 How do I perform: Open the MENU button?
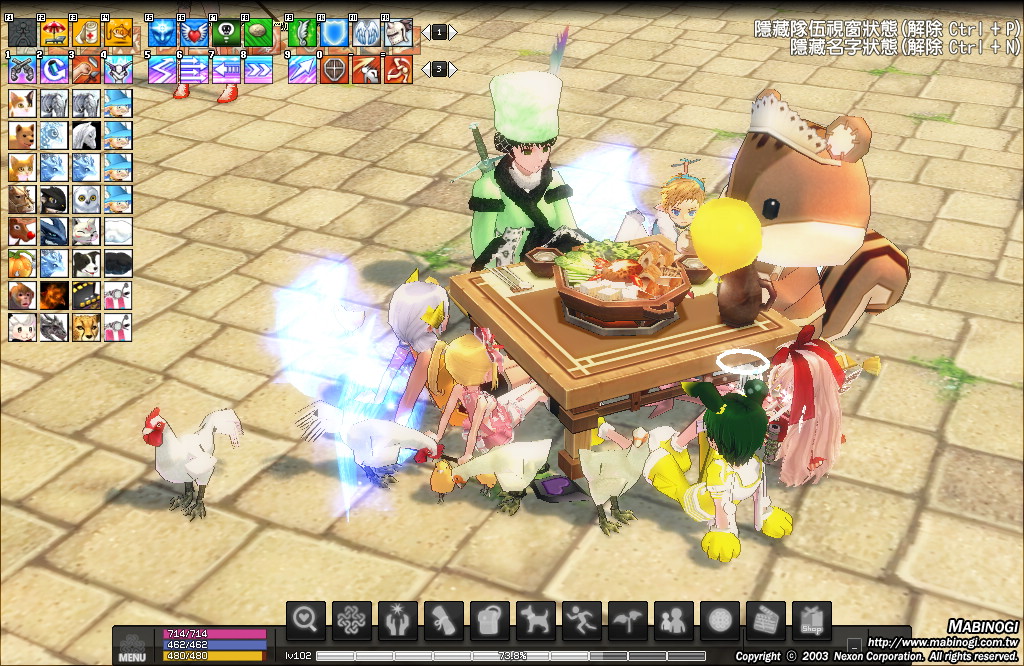pos(132,648)
